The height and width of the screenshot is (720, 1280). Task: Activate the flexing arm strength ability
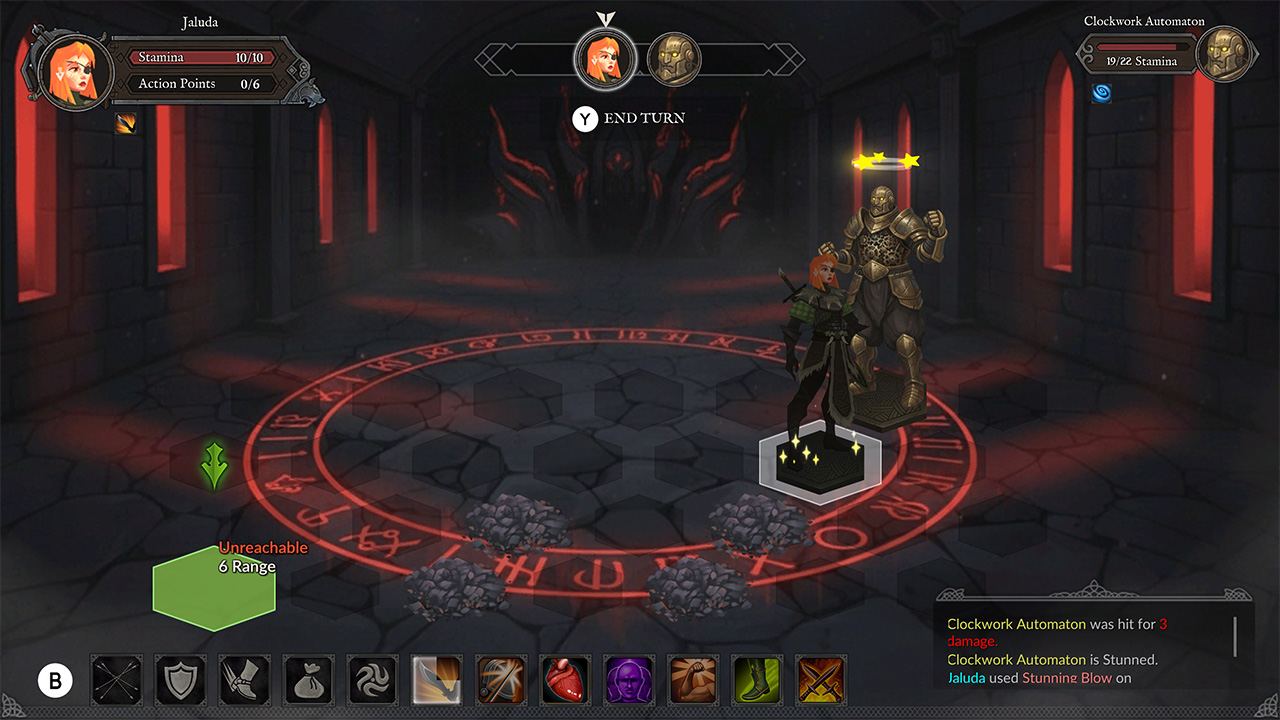pos(692,680)
